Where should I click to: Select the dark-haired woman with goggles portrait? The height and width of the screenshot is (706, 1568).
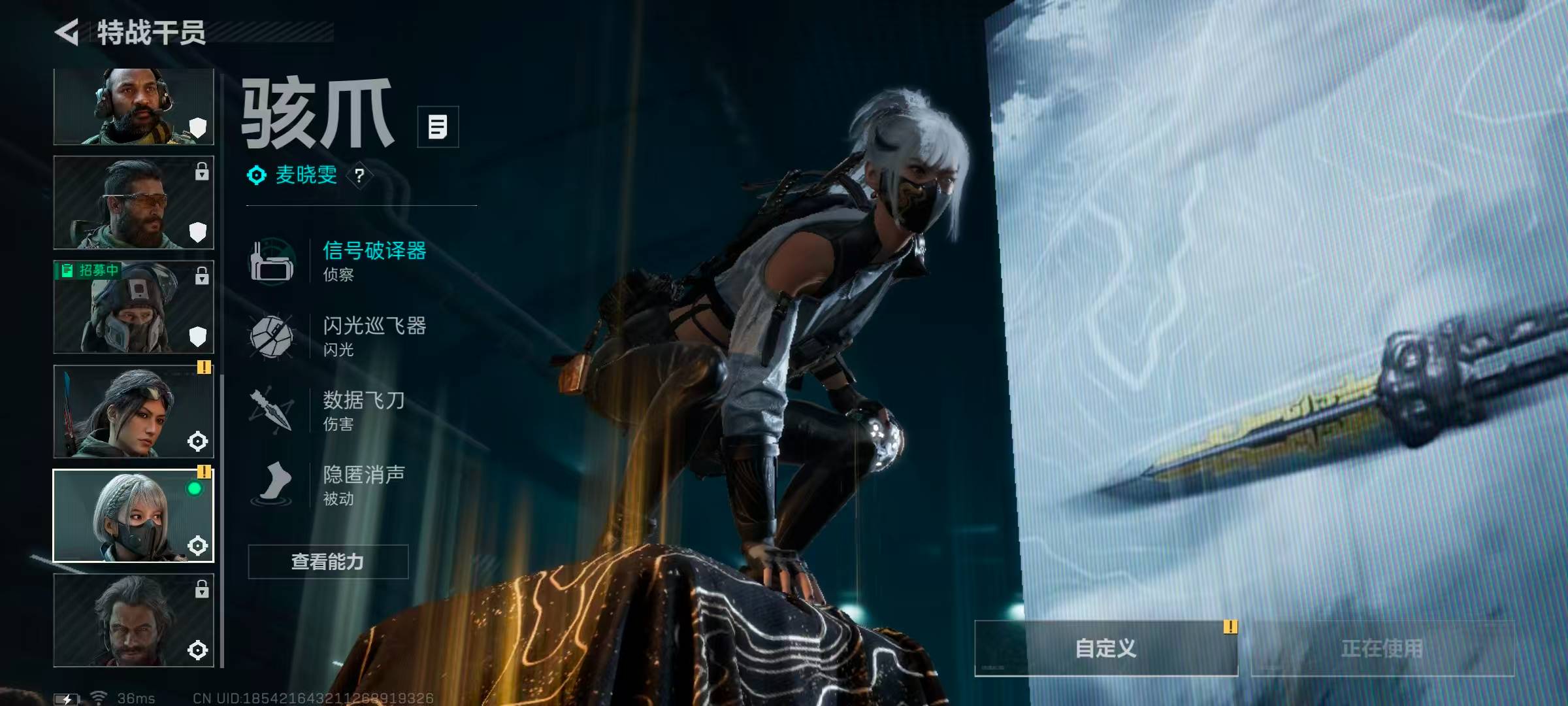point(133,411)
